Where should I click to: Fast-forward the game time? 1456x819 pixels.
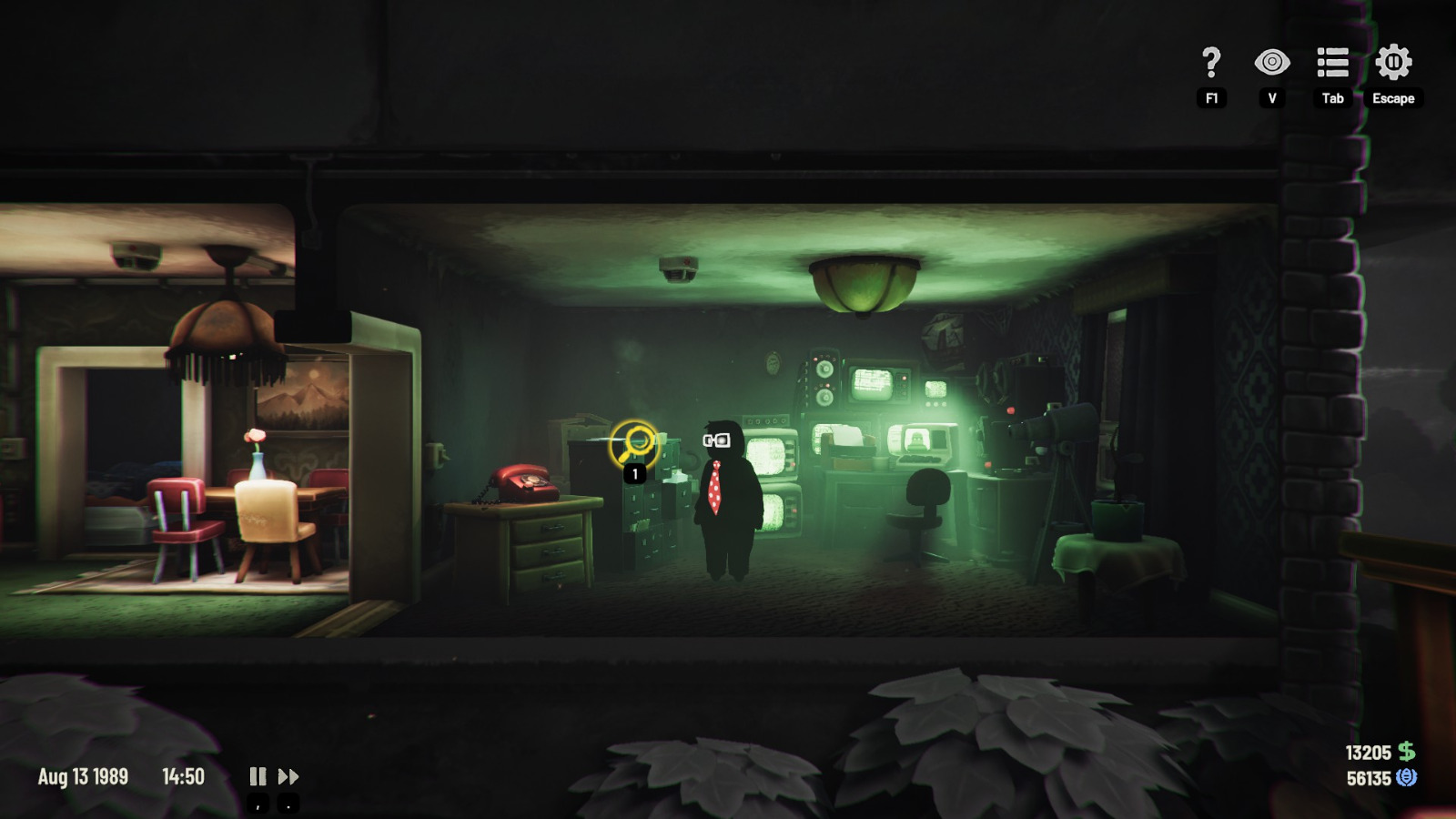(290, 776)
